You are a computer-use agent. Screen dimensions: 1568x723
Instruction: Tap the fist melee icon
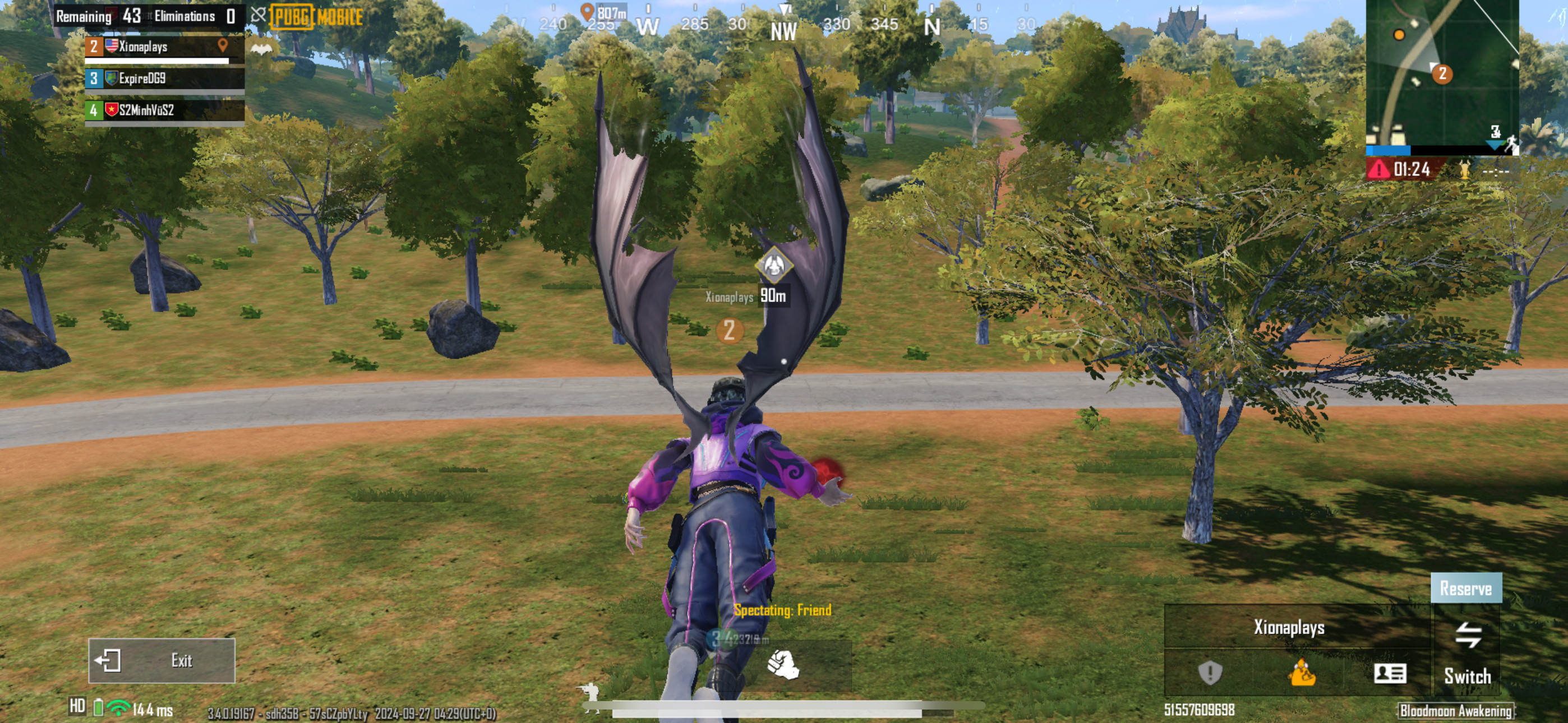[782, 664]
